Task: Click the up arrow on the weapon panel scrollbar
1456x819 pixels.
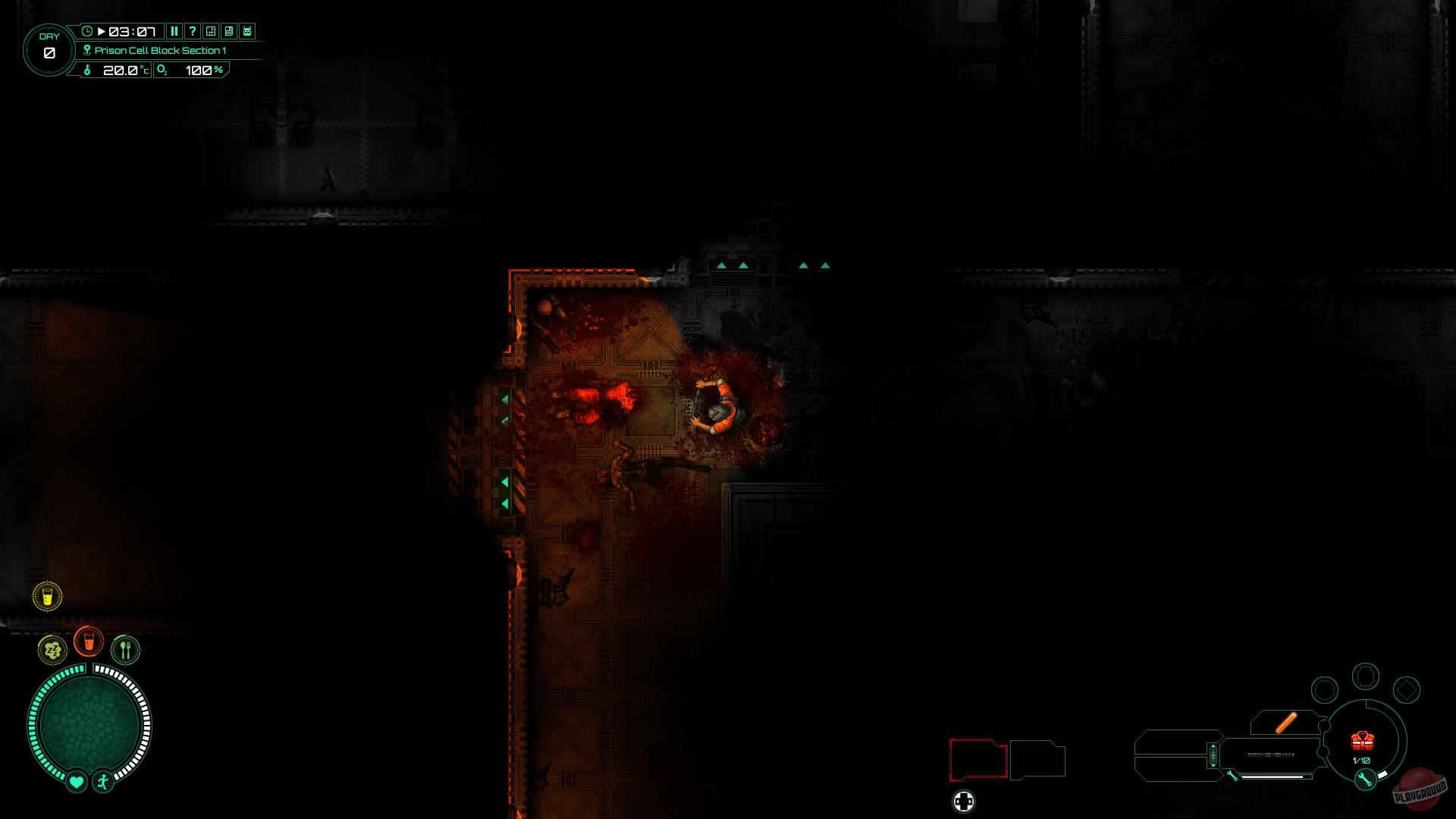Action: (1213, 745)
